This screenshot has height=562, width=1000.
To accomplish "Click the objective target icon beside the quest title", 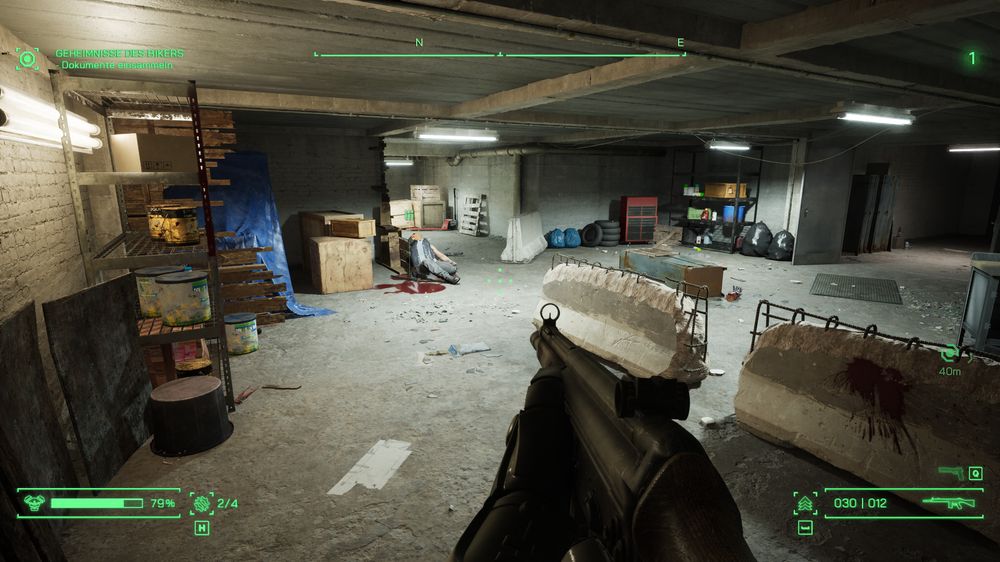I will point(27,59).
